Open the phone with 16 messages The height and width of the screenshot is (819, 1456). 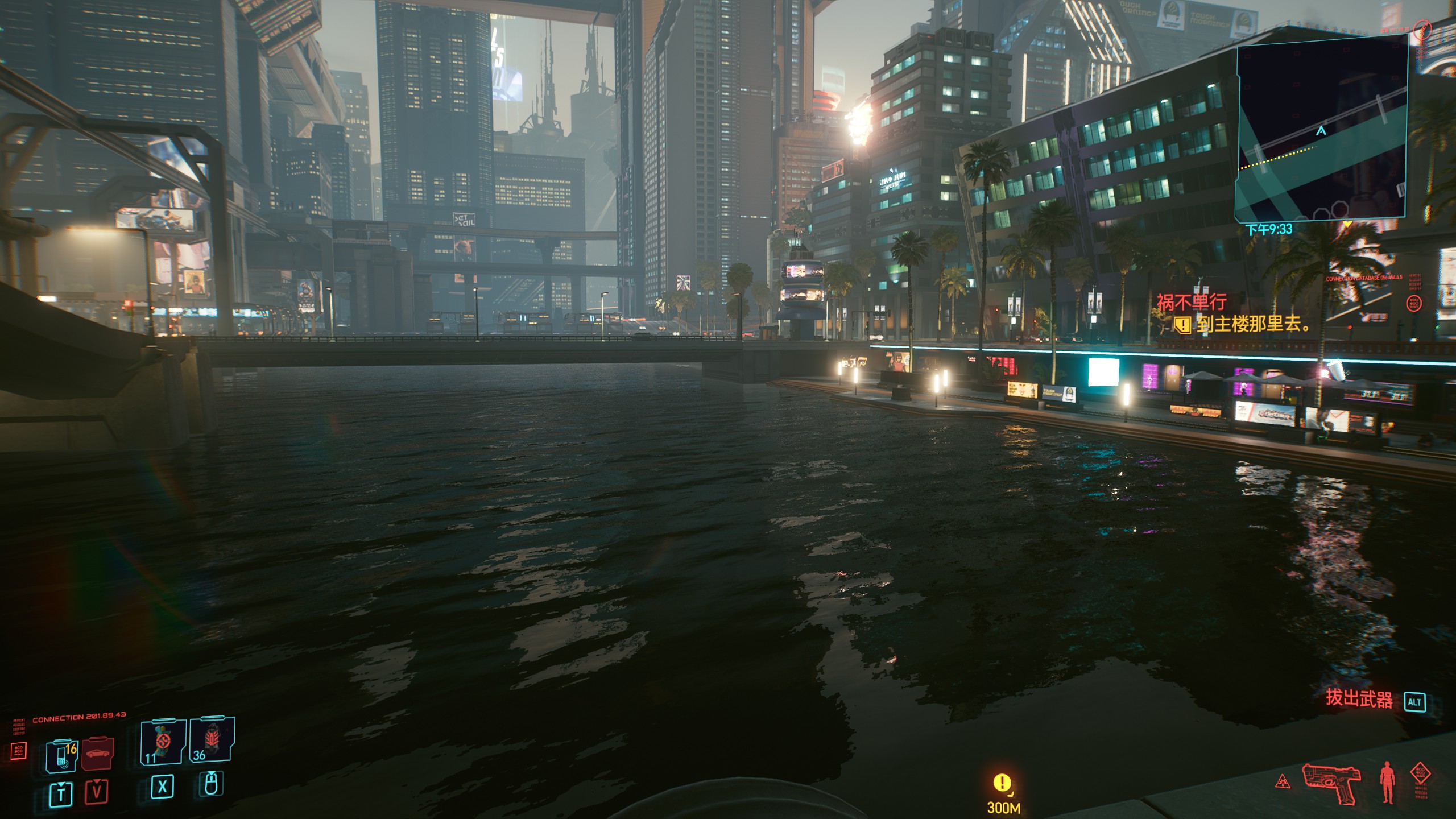pyautogui.click(x=61, y=755)
